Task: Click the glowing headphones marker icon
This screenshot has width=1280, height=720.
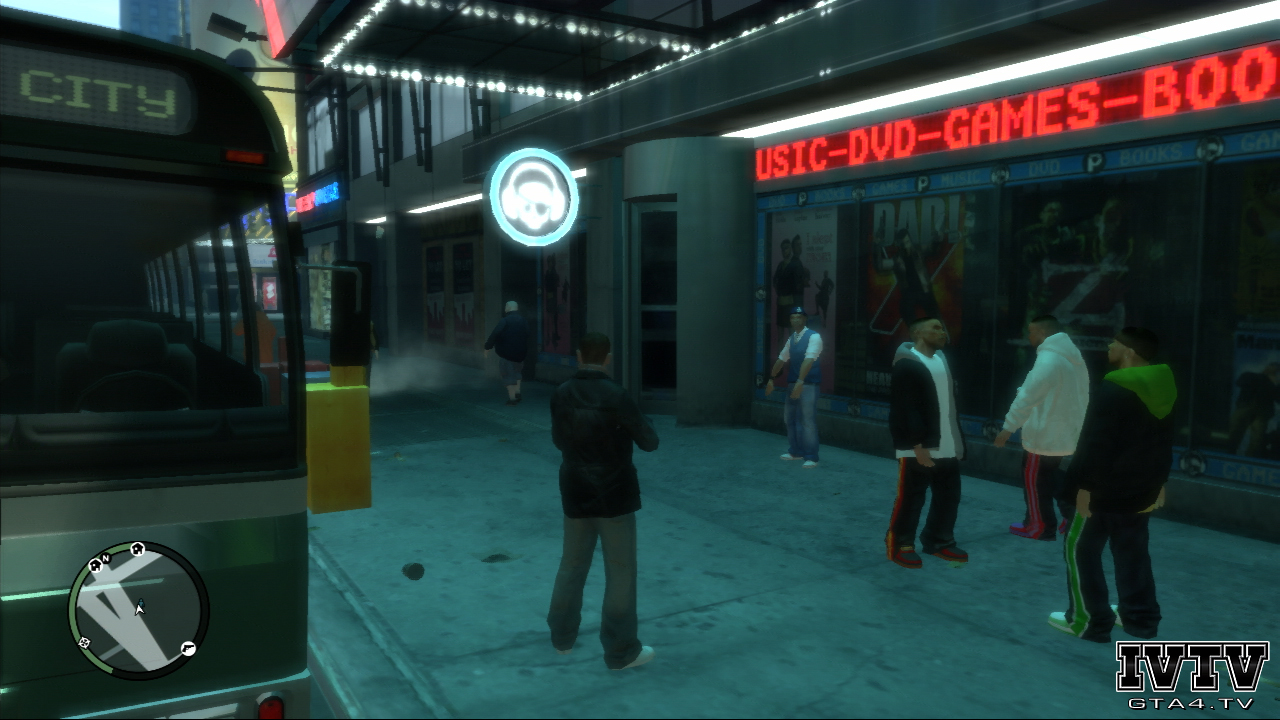Action: (x=533, y=197)
